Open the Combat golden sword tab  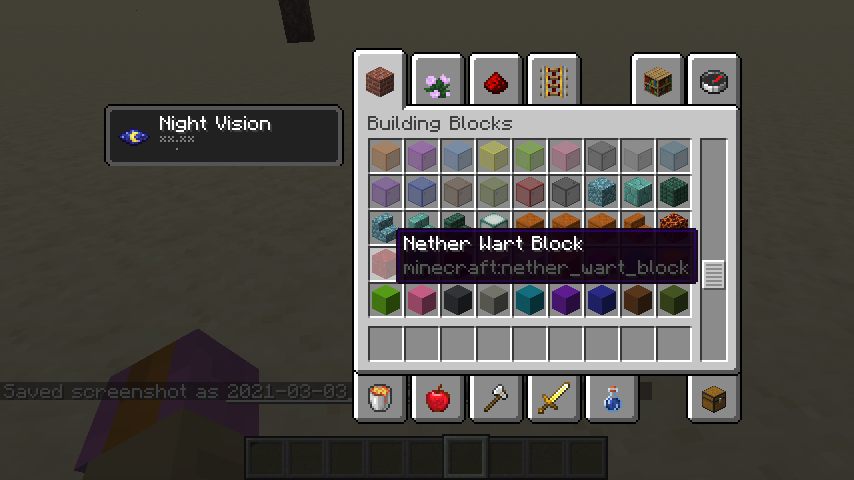tap(552, 399)
